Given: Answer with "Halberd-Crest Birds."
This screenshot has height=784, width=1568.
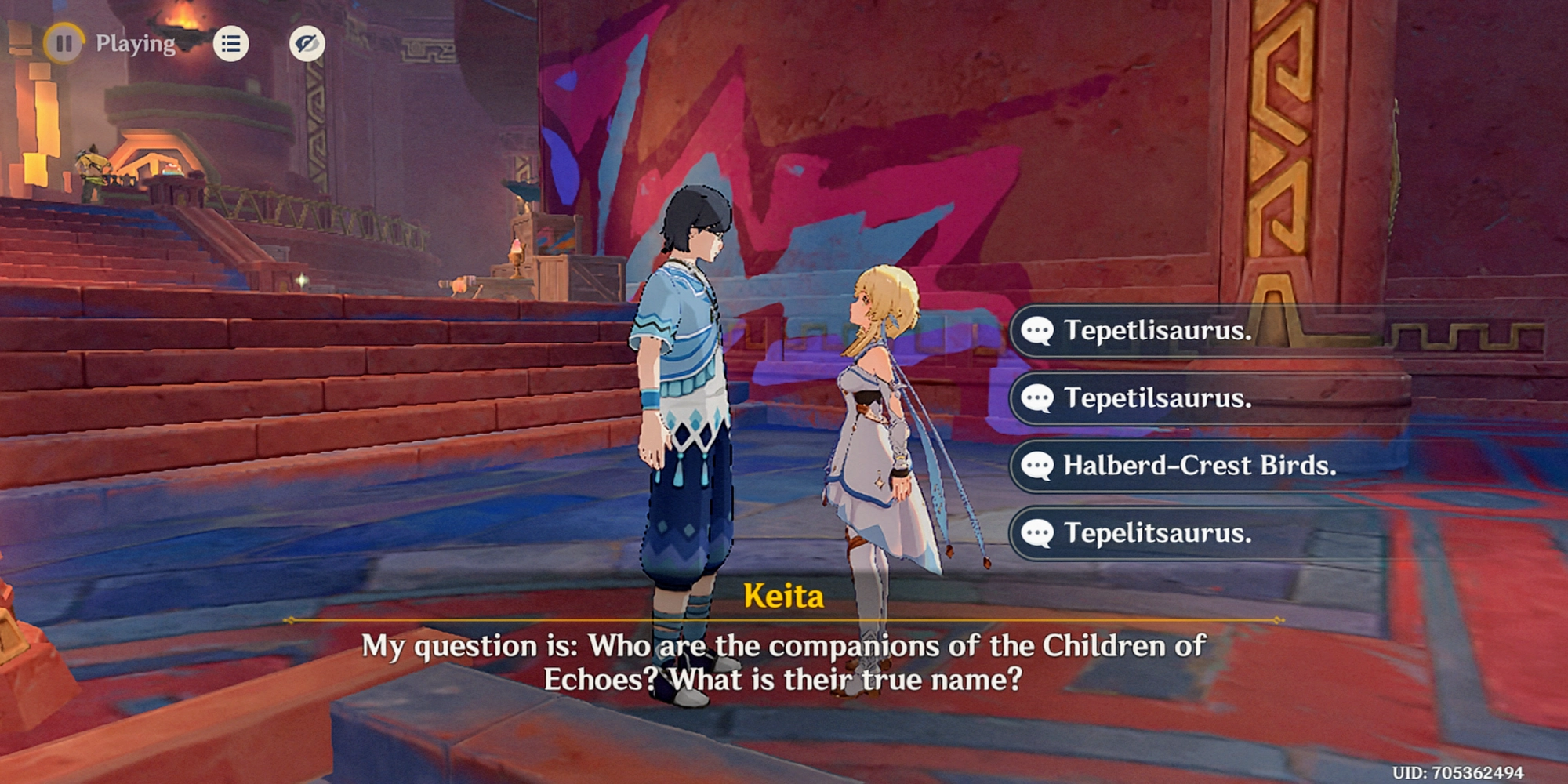Looking at the screenshot, I should (1199, 466).
